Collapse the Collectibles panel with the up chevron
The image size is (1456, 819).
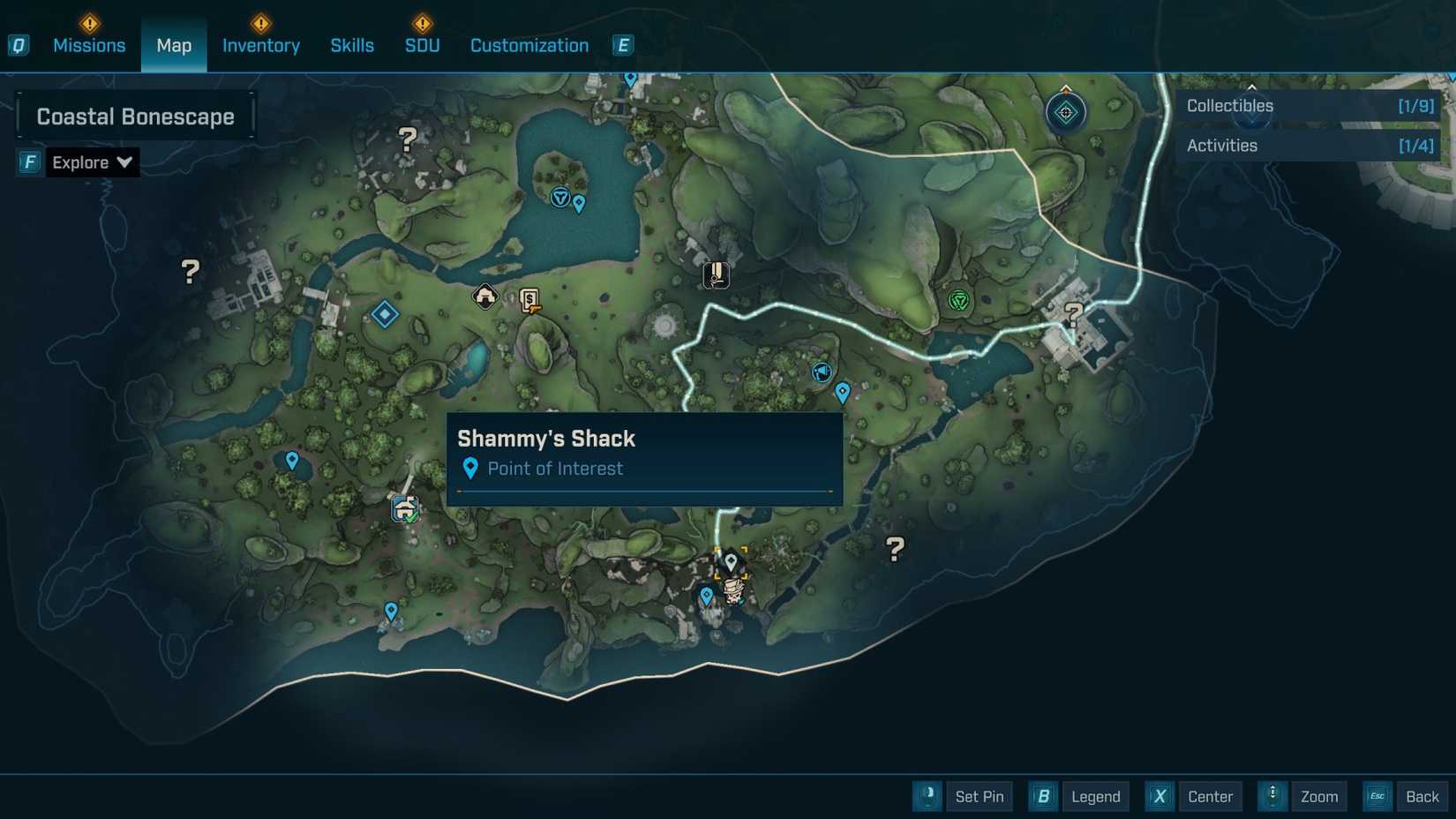[1252, 87]
